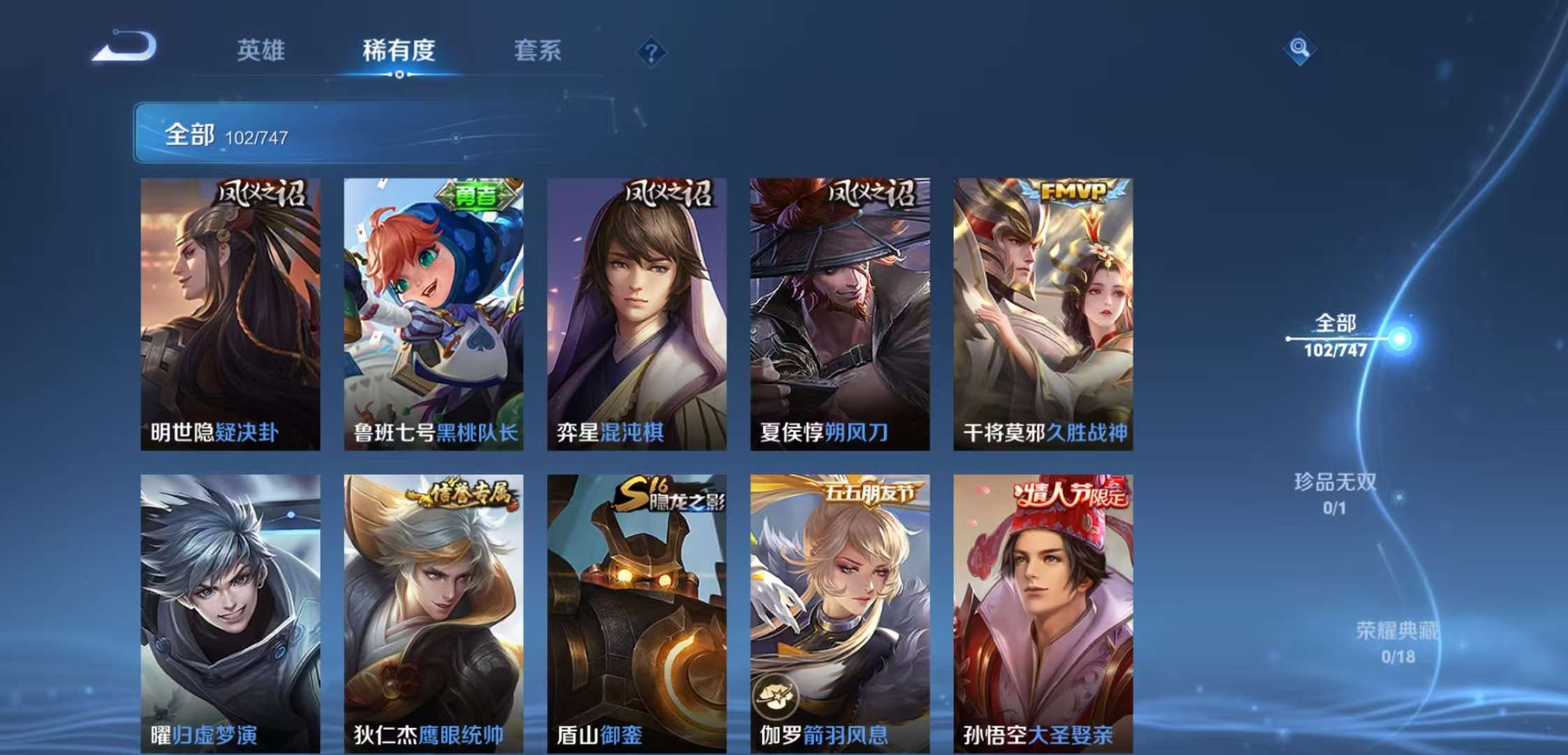Viewport: 1568px width, 755px height.
Task: Select the 稀有度 tab
Action: 399,51
